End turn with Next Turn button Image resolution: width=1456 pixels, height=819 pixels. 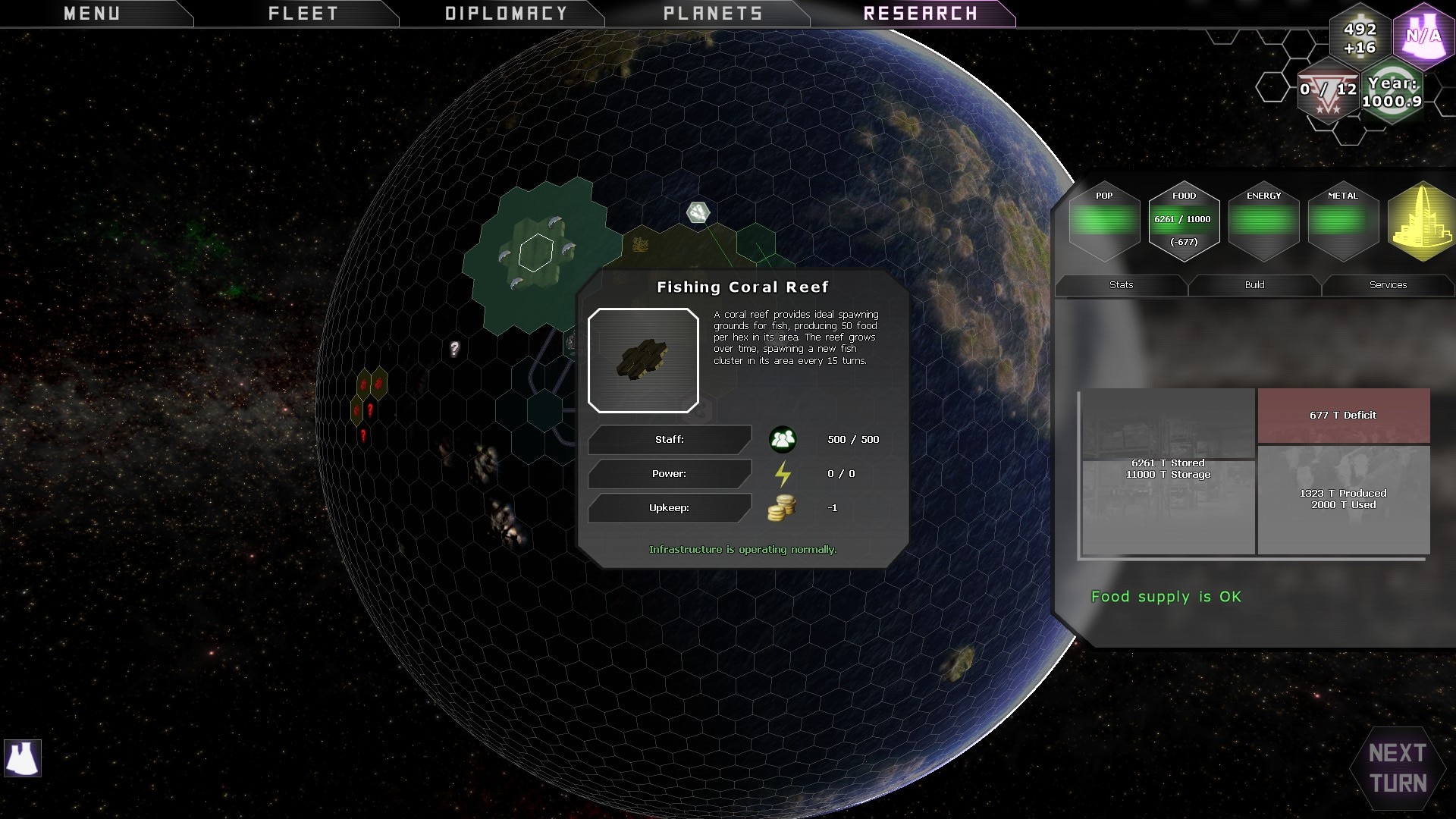(x=1398, y=768)
